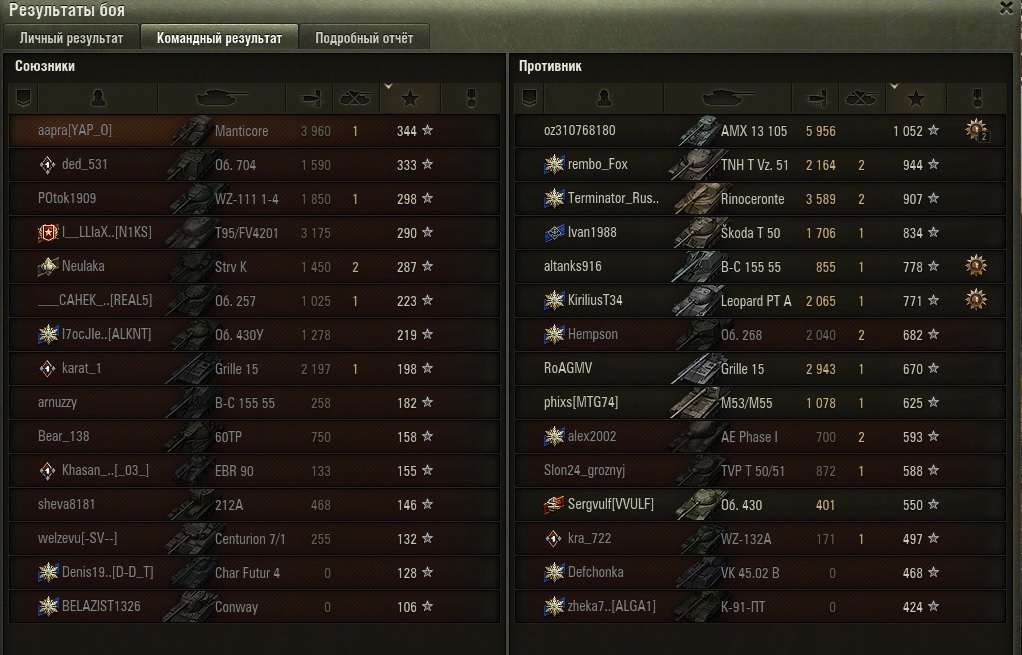
Task: Select ally BELAZIST1326 with Conway
Action: (254, 606)
